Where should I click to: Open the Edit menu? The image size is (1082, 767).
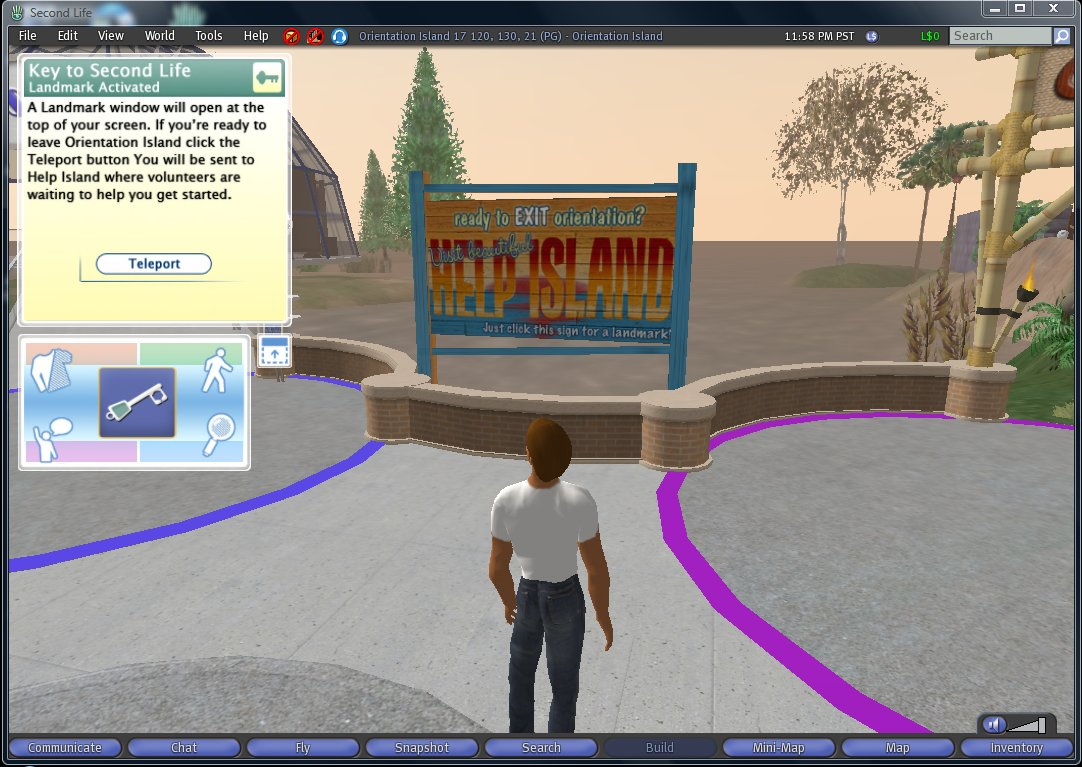pos(67,36)
